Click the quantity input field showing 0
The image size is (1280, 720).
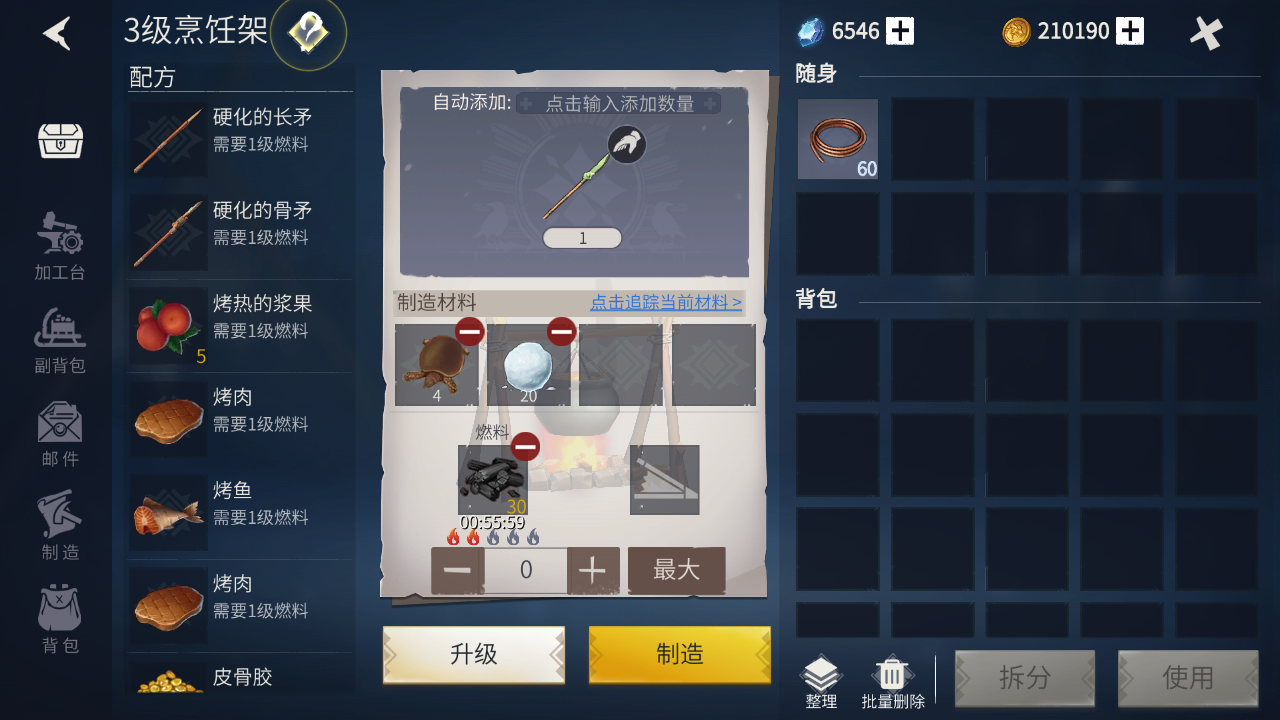point(525,570)
